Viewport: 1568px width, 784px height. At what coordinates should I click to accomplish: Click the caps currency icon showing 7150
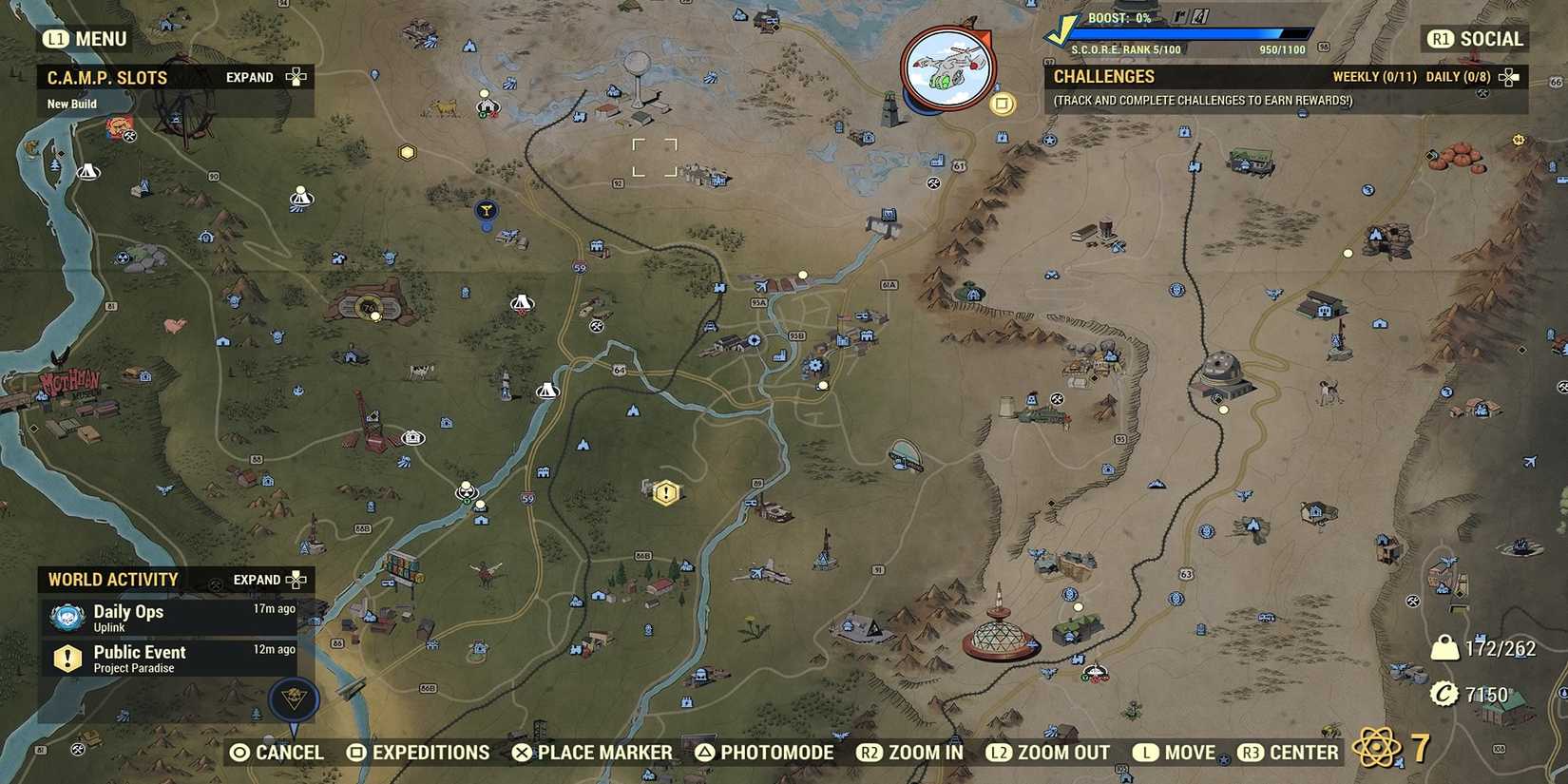coord(1445,694)
